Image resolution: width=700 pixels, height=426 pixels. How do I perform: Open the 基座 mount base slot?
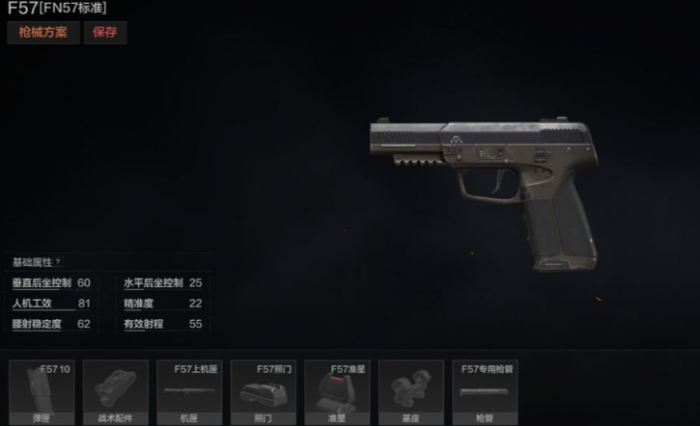pyautogui.click(x=411, y=392)
